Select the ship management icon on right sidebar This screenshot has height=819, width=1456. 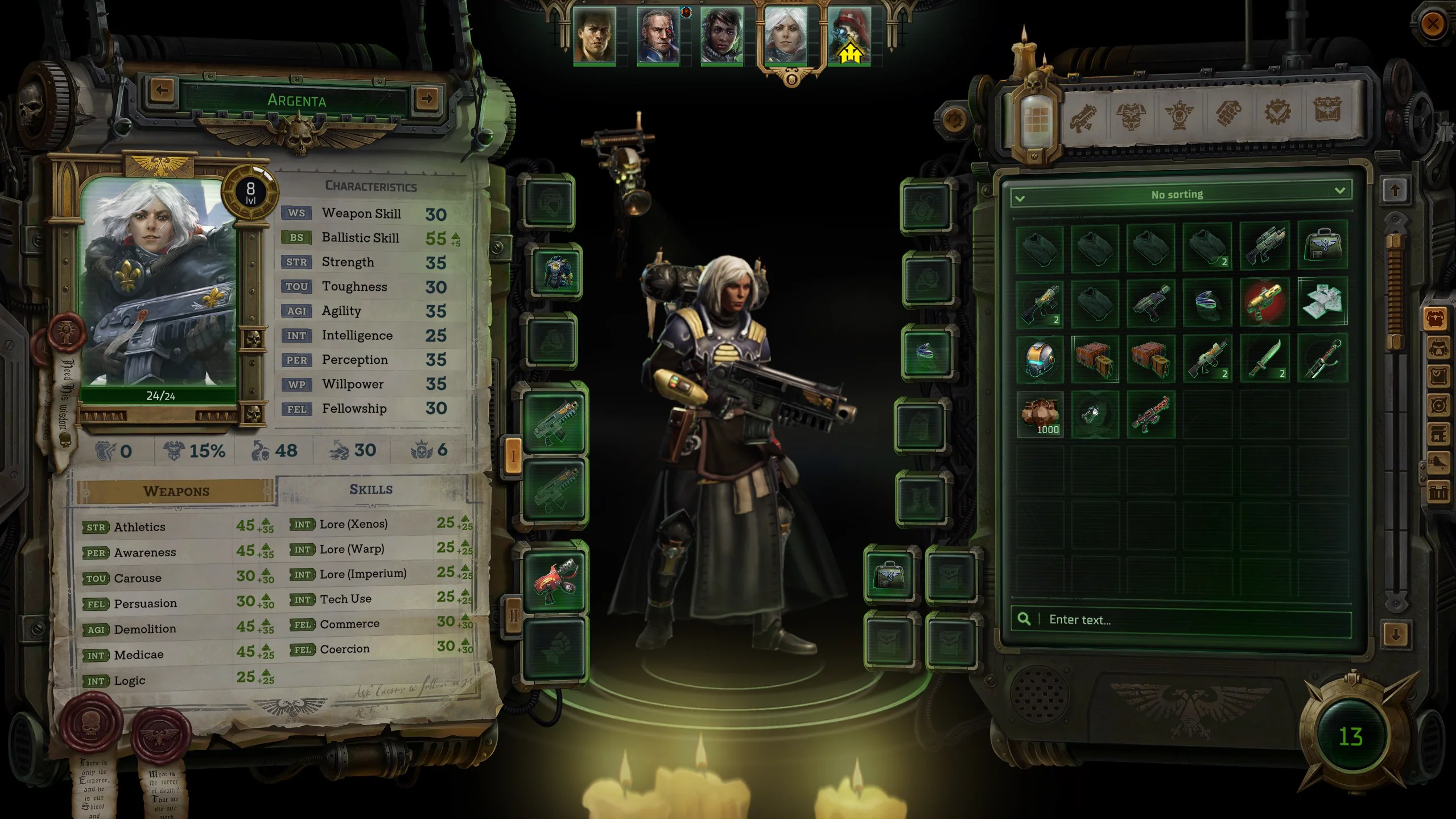pyautogui.click(x=1438, y=463)
